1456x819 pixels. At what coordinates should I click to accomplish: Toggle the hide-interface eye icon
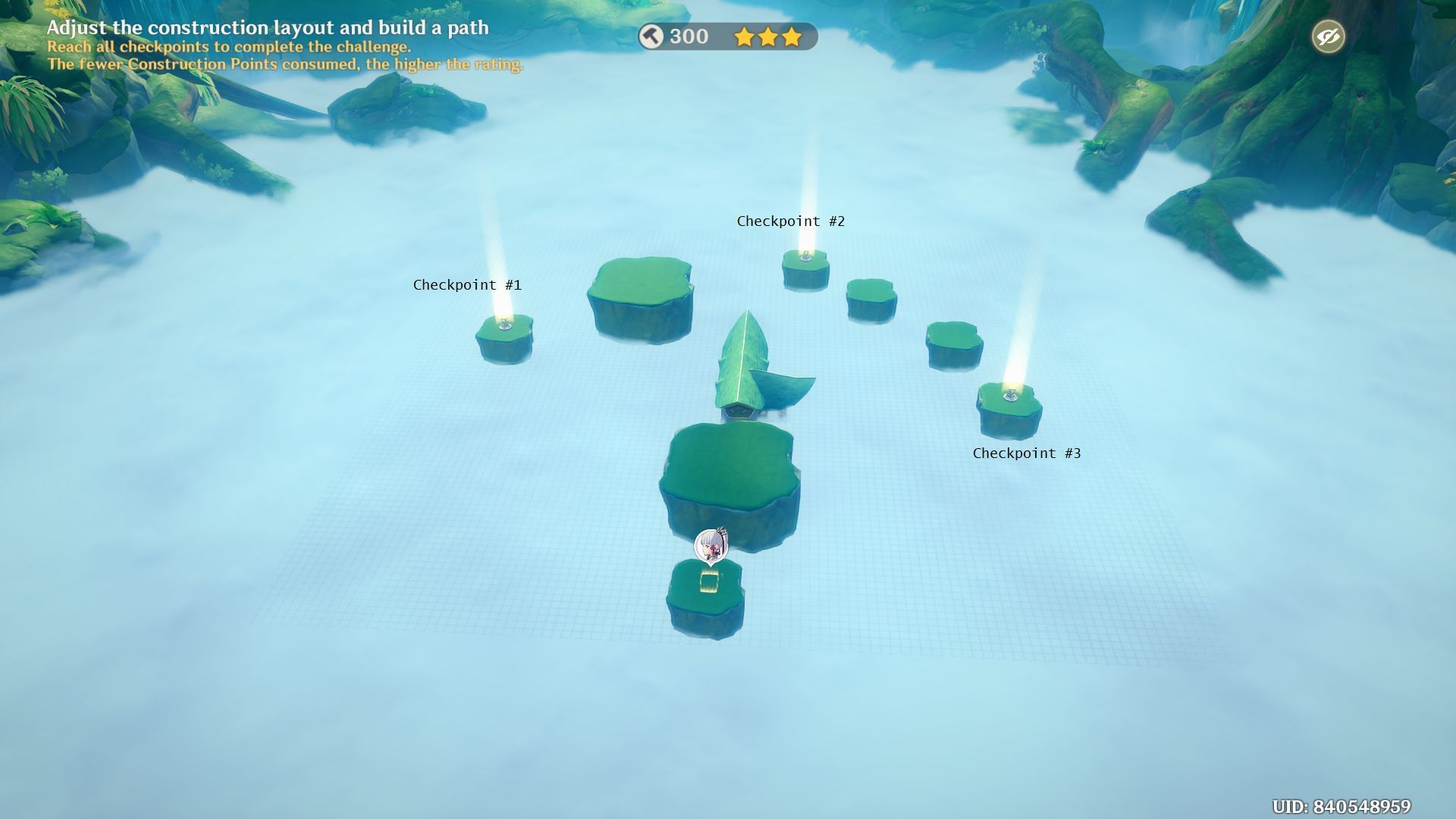(1328, 36)
